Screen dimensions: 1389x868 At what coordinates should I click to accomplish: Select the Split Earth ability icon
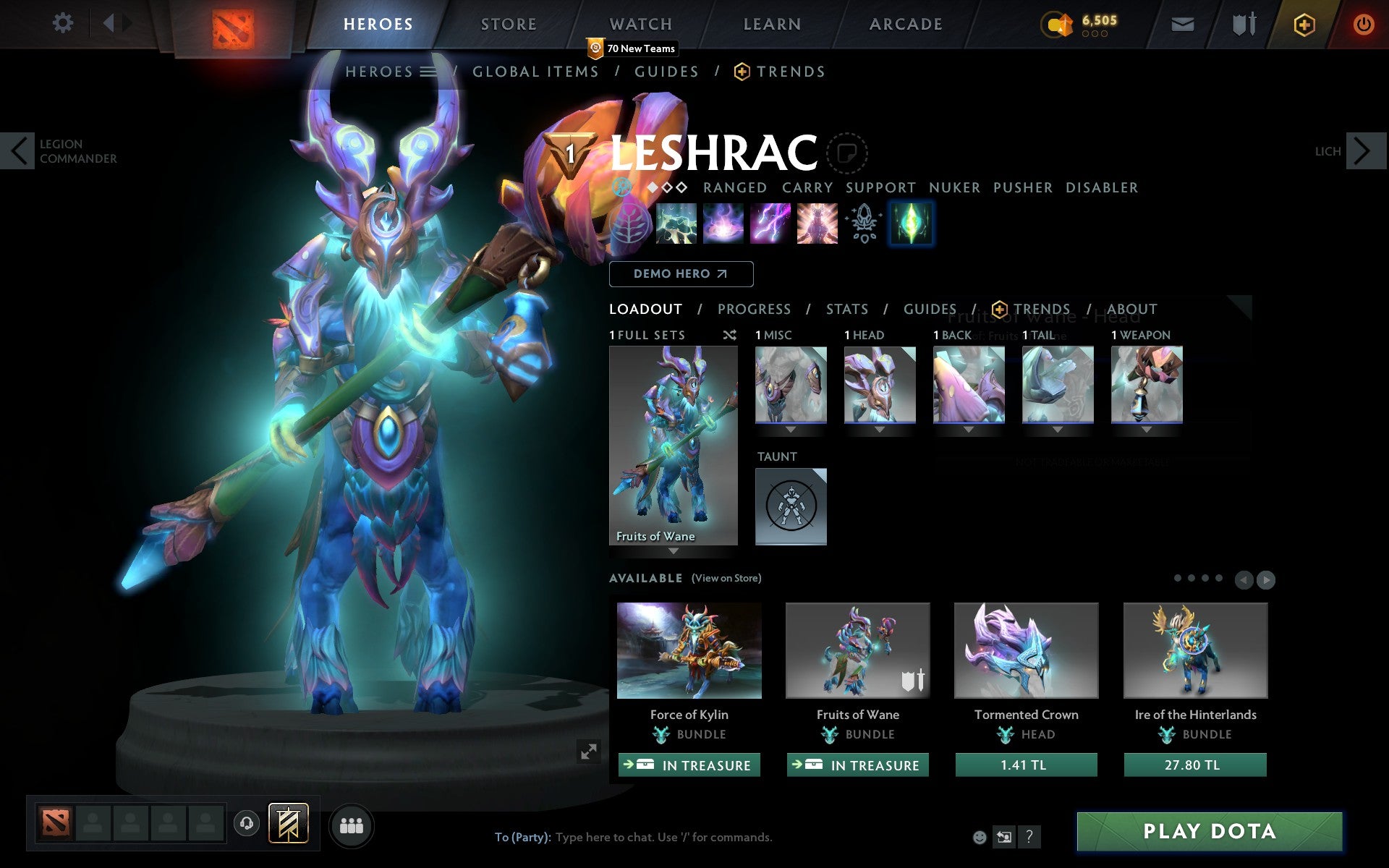click(676, 224)
